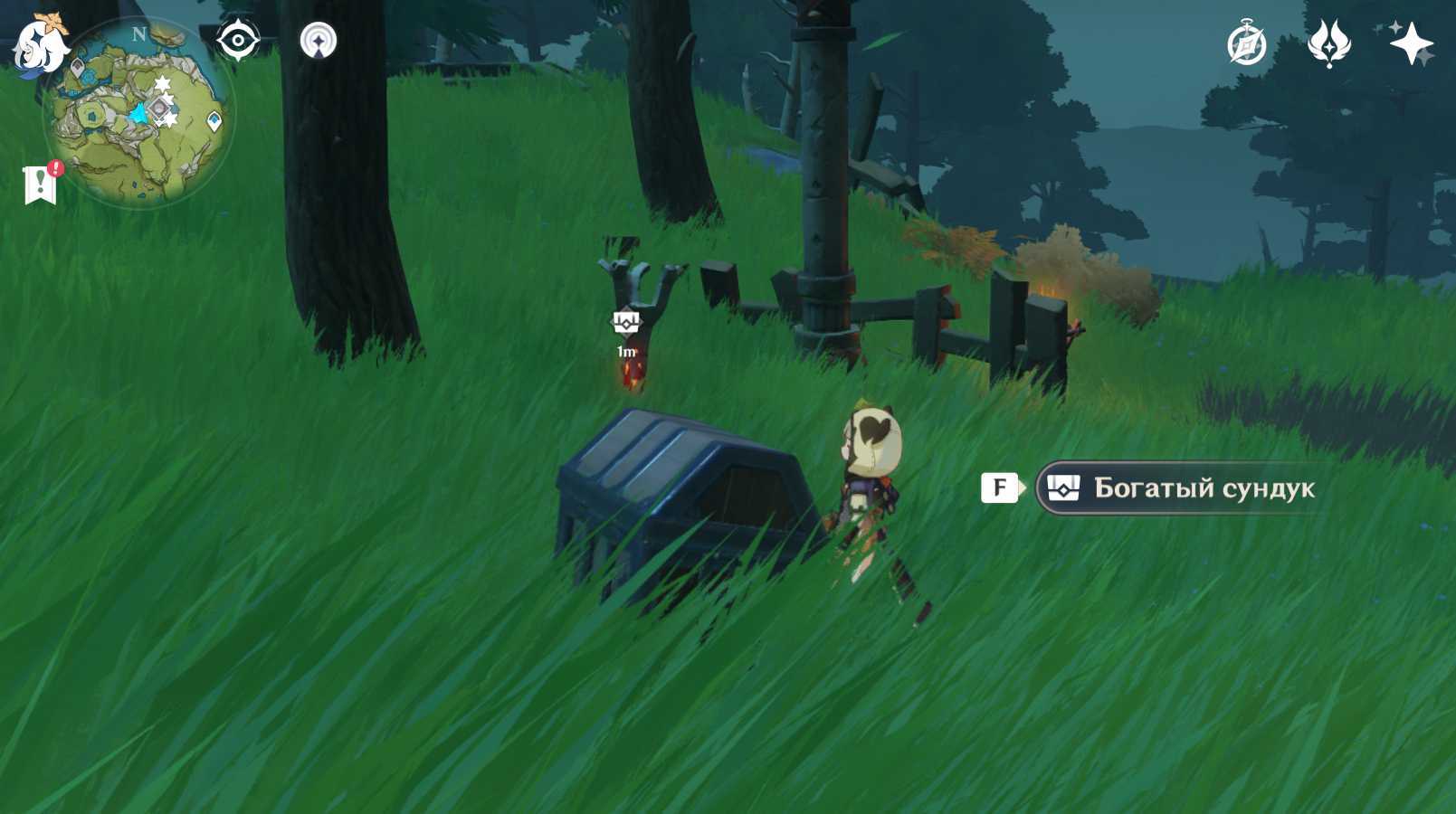Image resolution: width=1456 pixels, height=814 pixels.
Task: Open the events flame-winged icon
Action: tap(1328, 43)
